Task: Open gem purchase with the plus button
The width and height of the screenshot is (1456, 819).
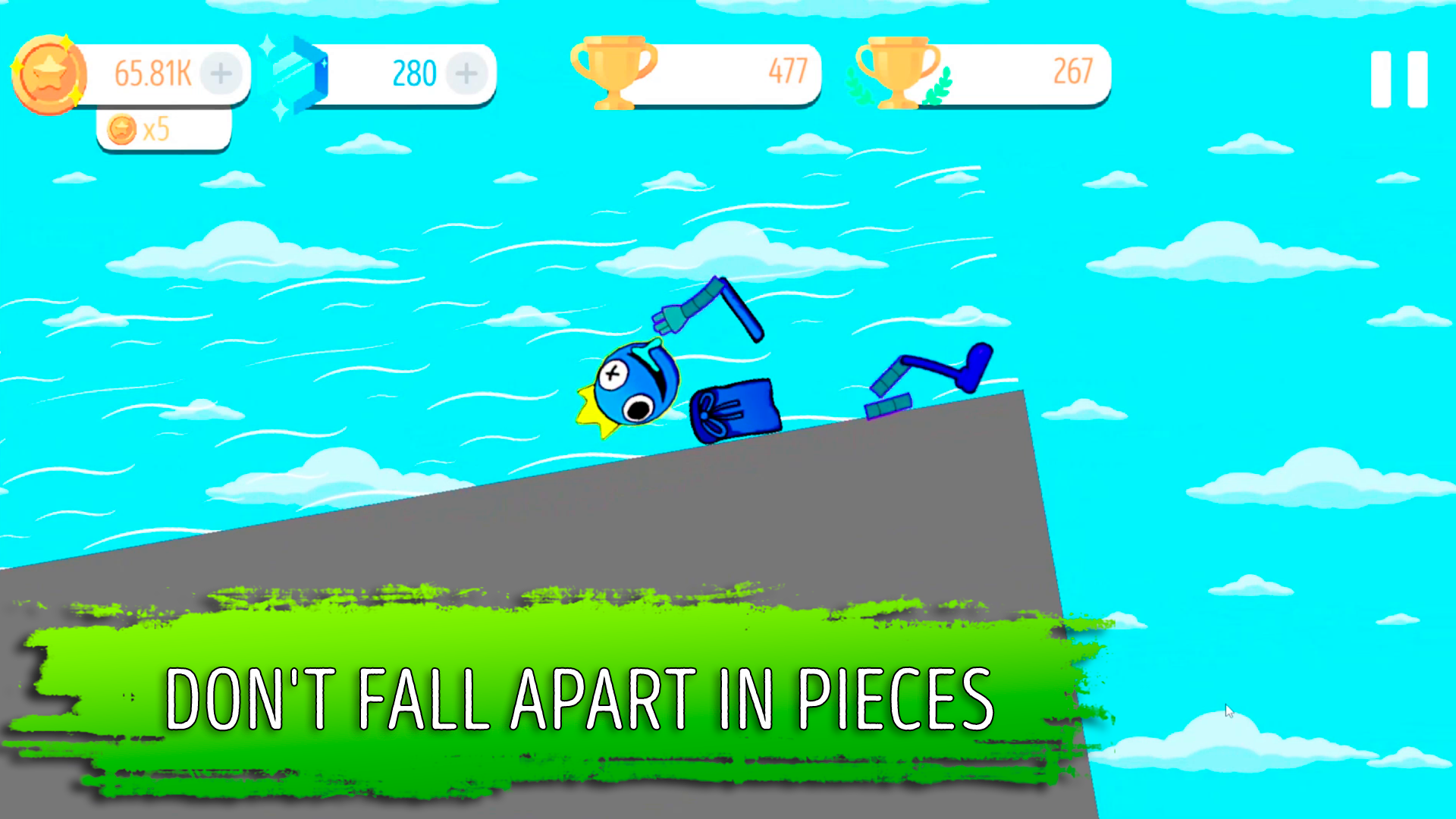Action: pos(466,74)
